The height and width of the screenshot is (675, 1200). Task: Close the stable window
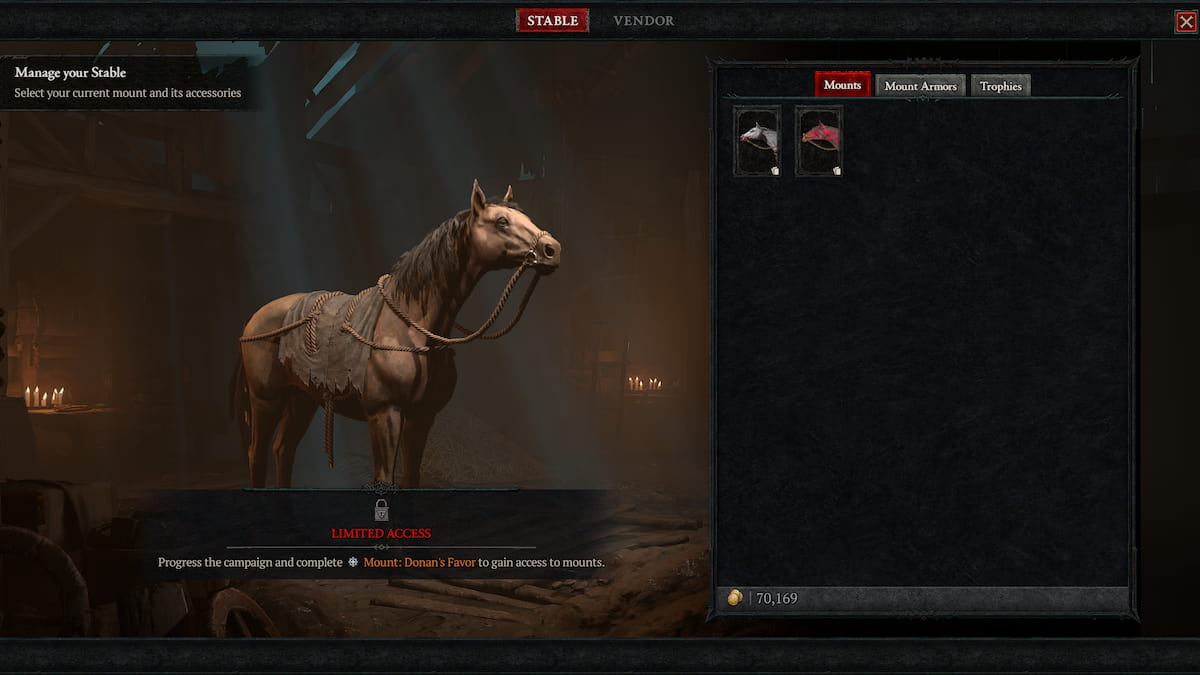point(1186,22)
